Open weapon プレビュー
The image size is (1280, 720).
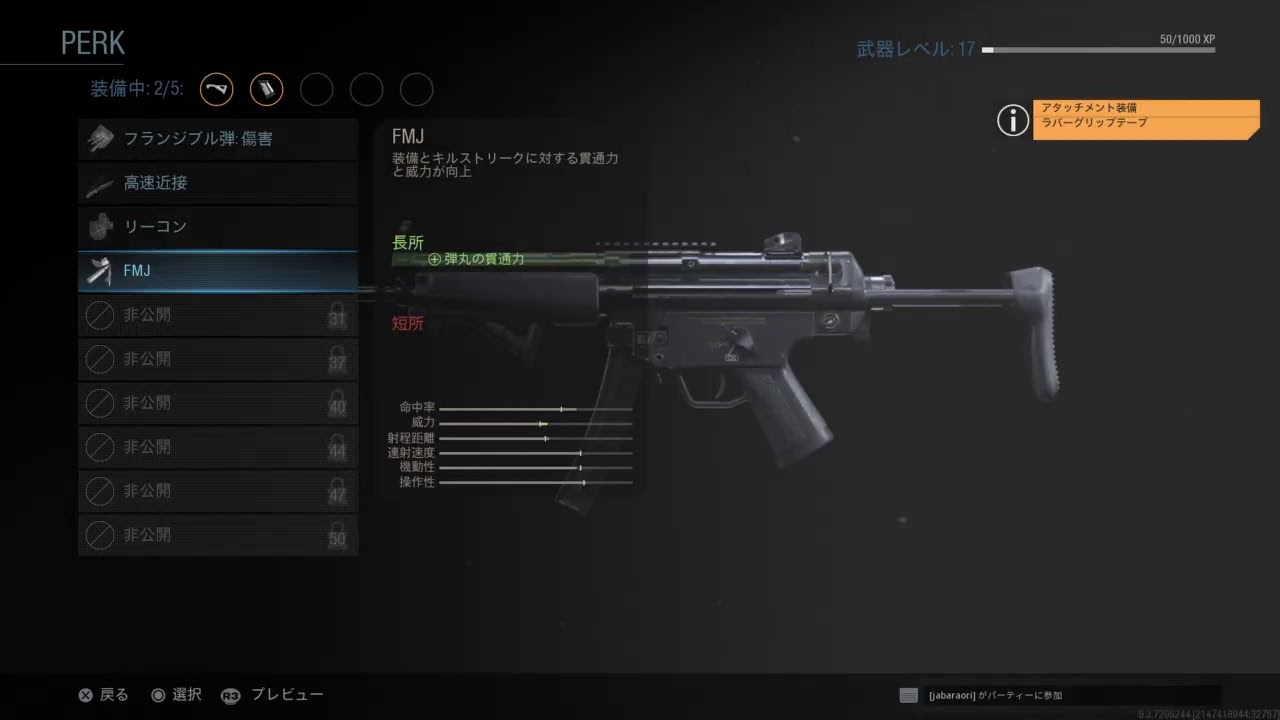(x=273, y=695)
